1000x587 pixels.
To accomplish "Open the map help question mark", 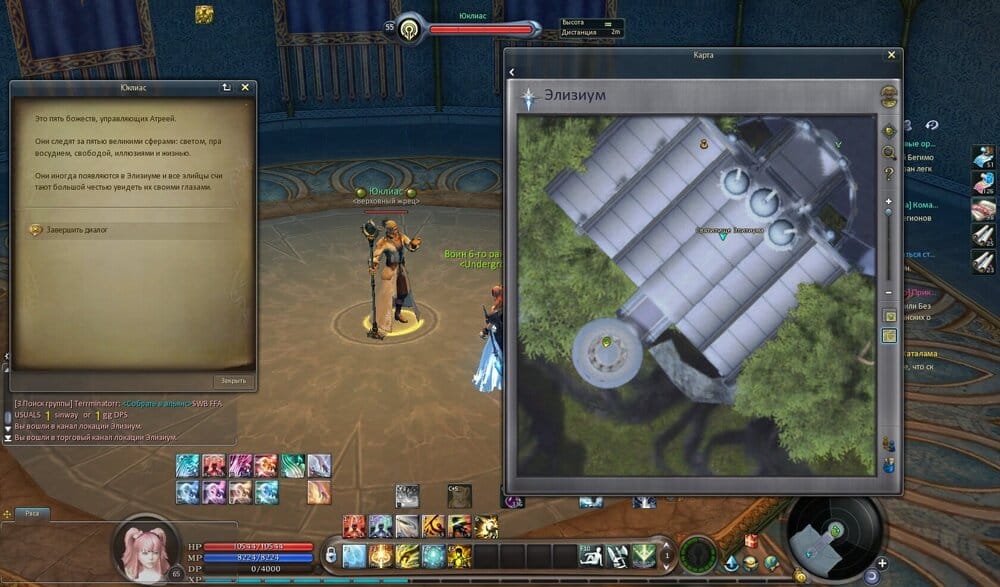I will pos(888,174).
